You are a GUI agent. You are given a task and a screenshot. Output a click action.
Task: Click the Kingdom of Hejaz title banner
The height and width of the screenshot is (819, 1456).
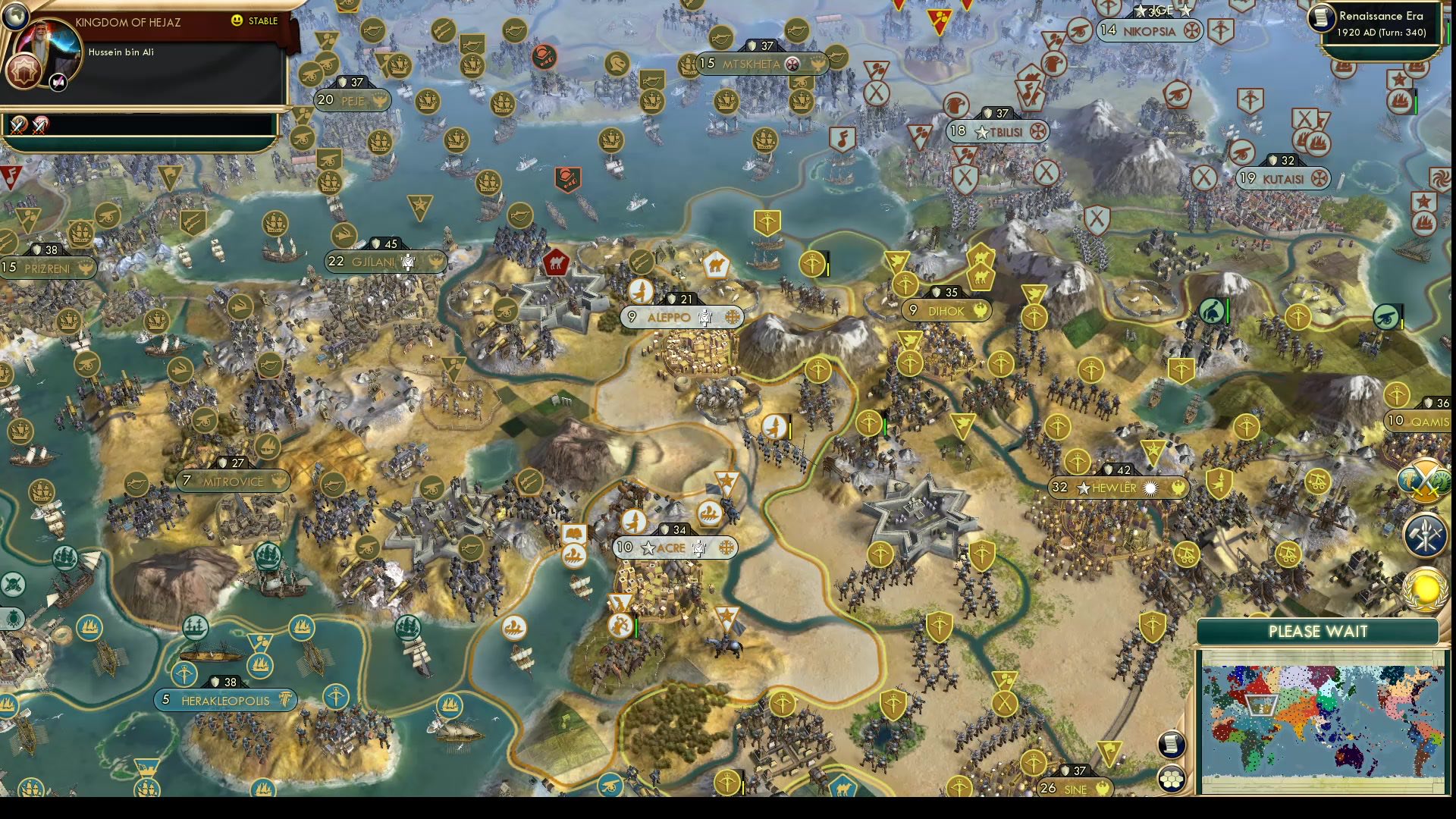click(129, 22)
